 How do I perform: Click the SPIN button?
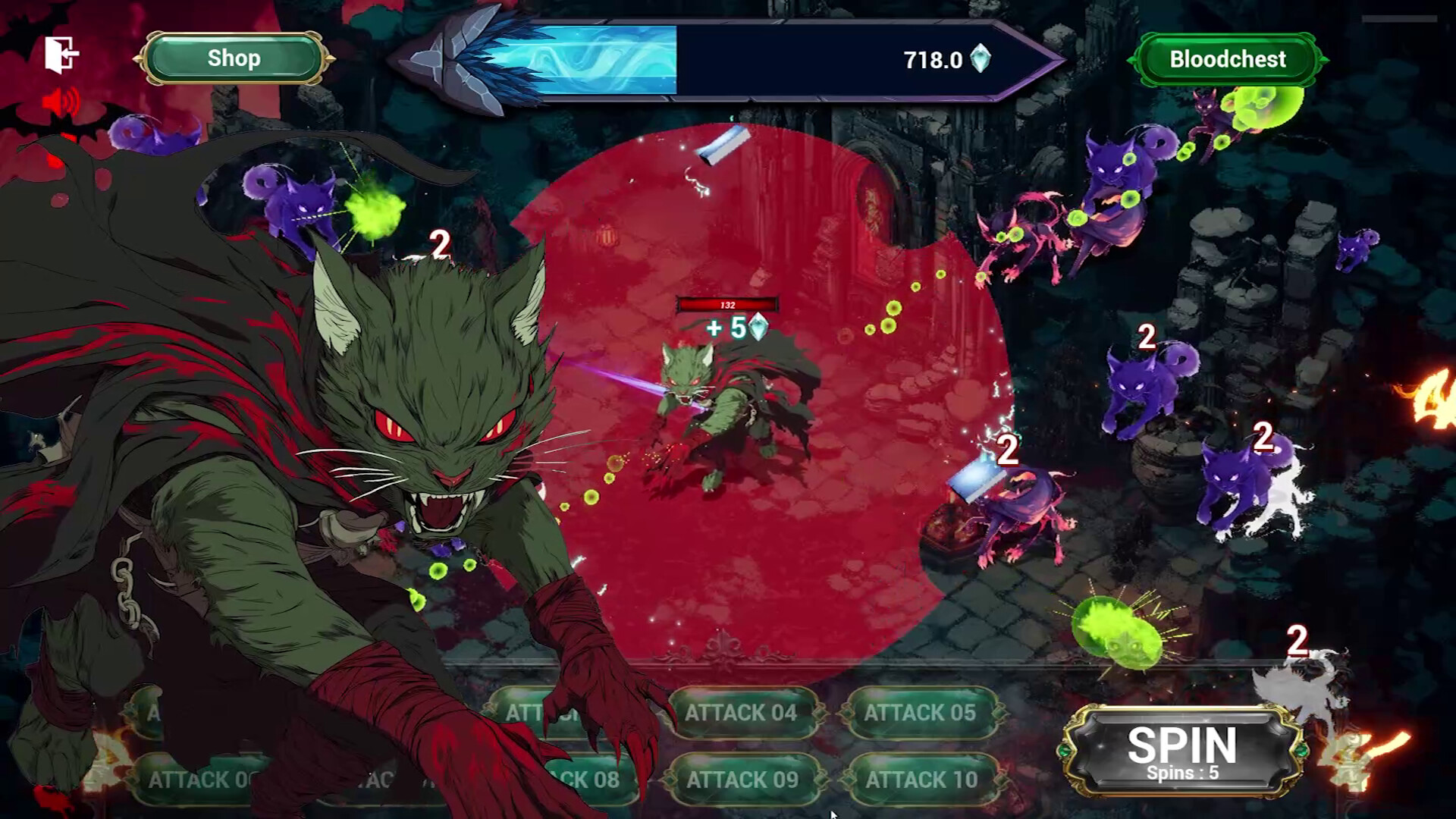point(1181,751)
